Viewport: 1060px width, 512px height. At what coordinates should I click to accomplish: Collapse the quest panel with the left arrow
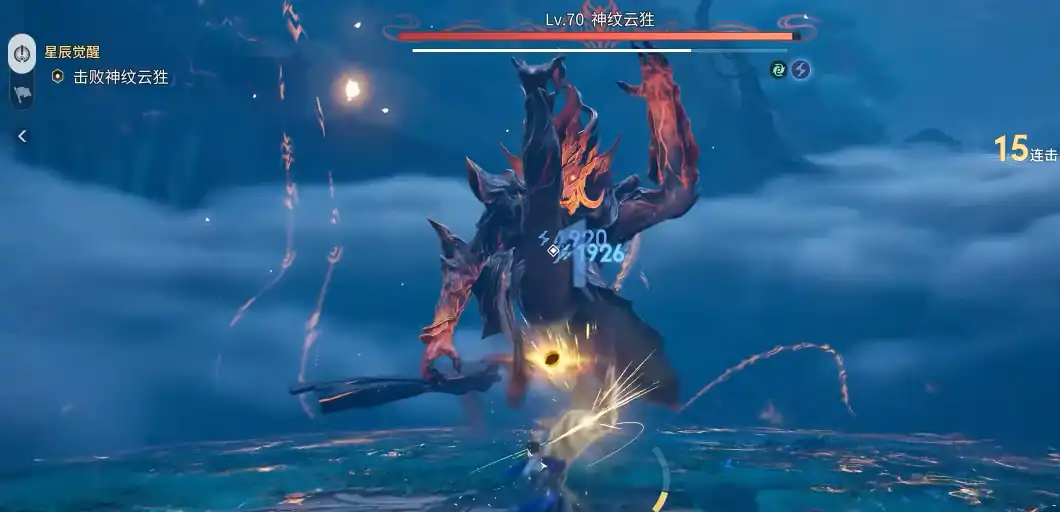pos(22,136)
